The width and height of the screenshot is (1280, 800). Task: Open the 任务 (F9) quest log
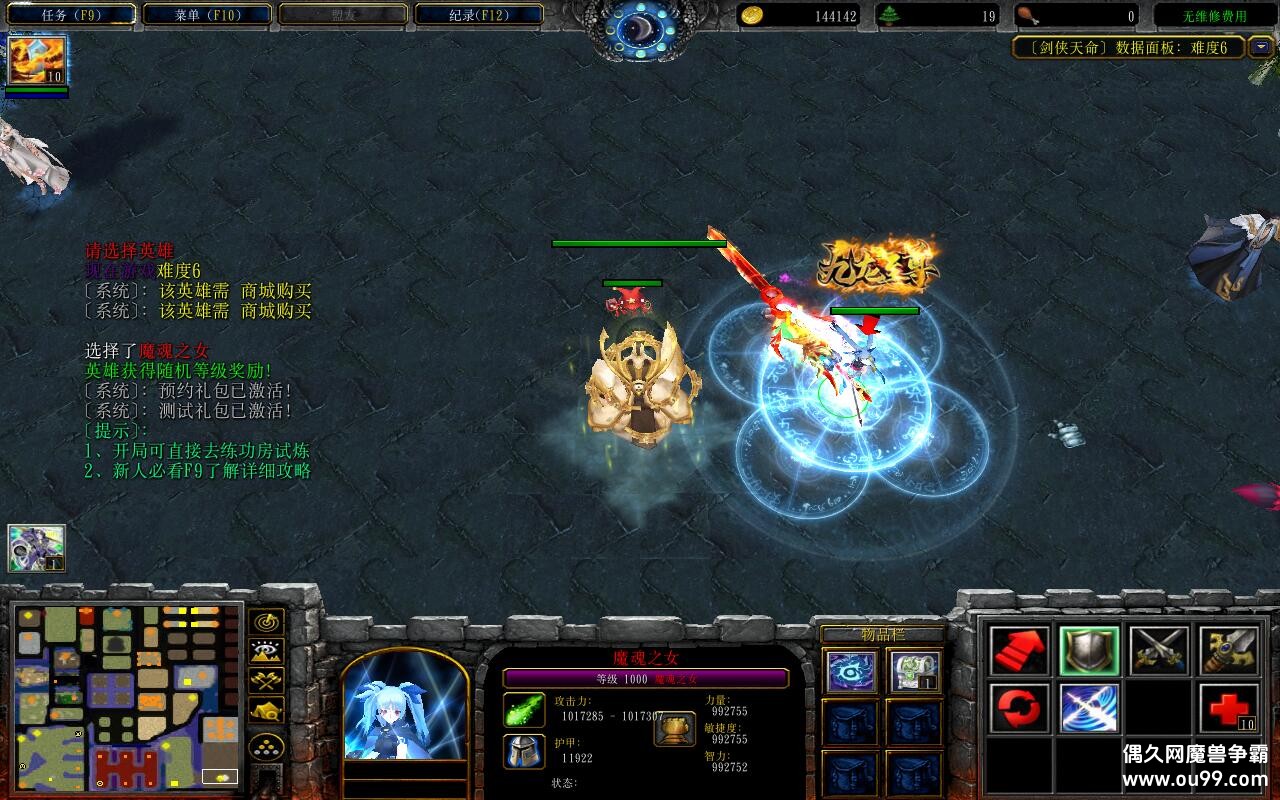click(x=70, y=15)
